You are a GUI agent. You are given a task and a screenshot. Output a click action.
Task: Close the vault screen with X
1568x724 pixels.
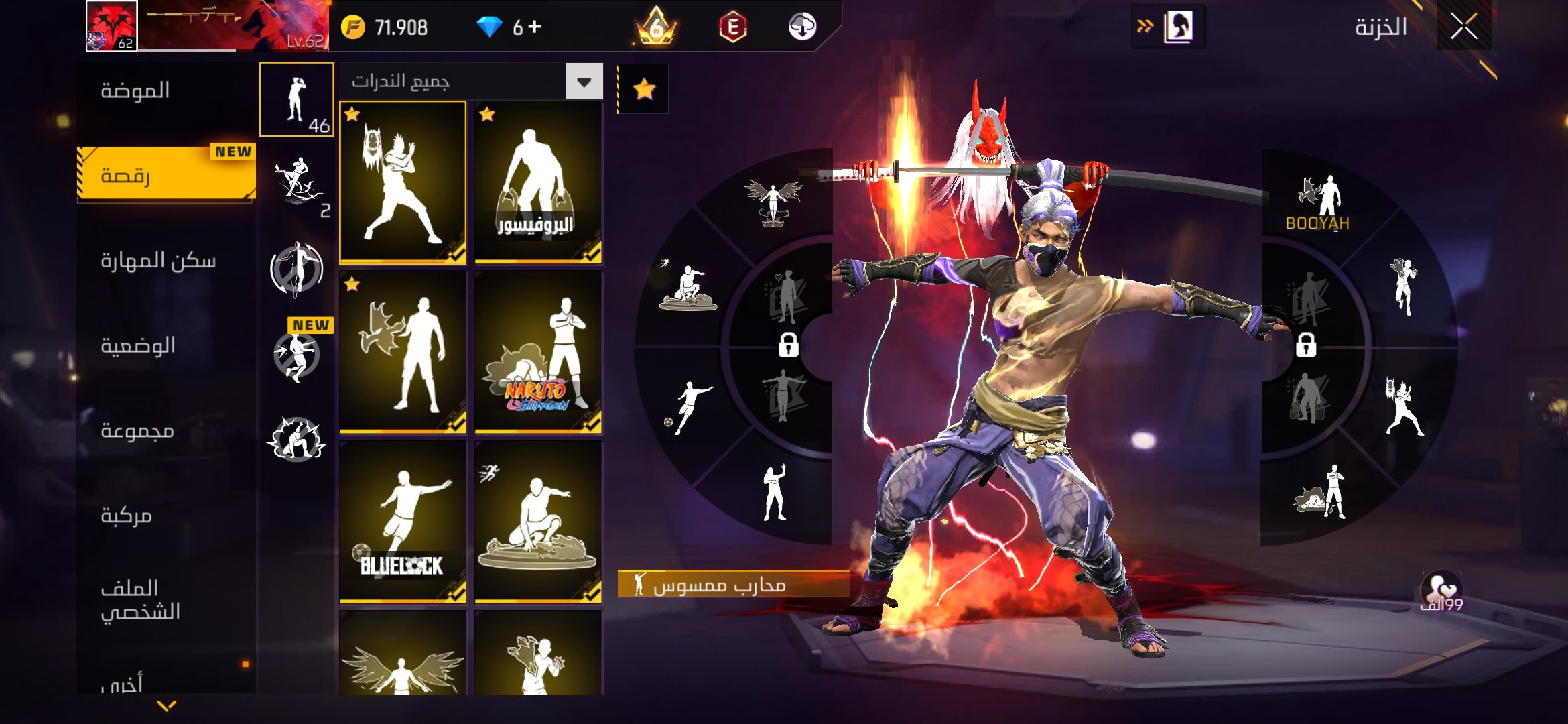pyautogui.click(x=1463, y=27)
